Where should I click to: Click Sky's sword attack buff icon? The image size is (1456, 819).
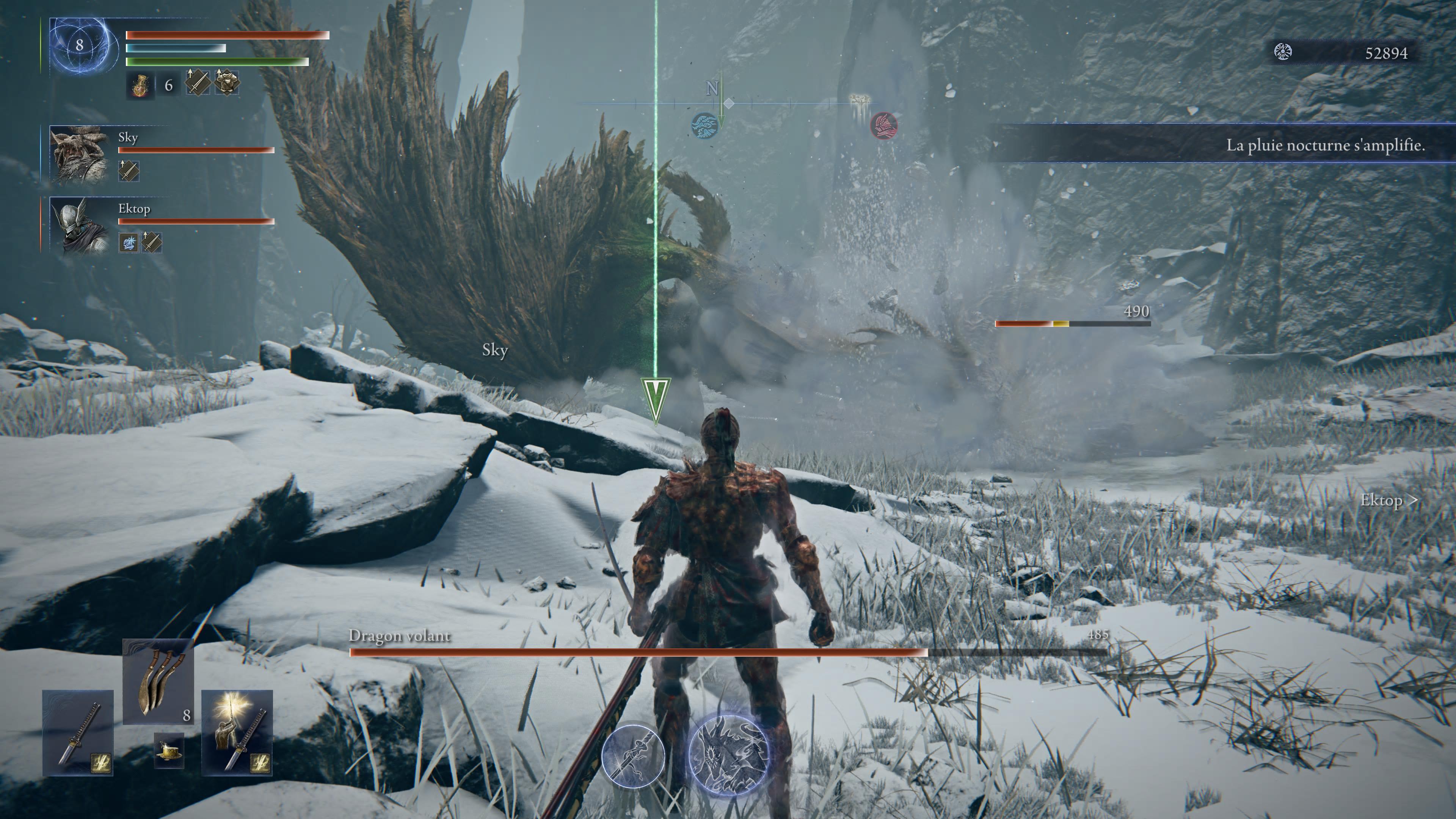[129, 170]
